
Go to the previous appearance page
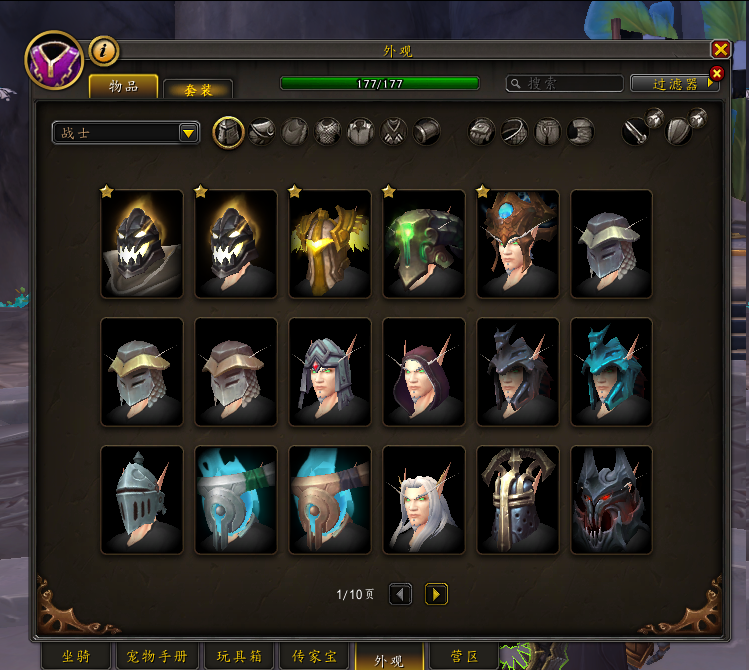tap(400, 595)
